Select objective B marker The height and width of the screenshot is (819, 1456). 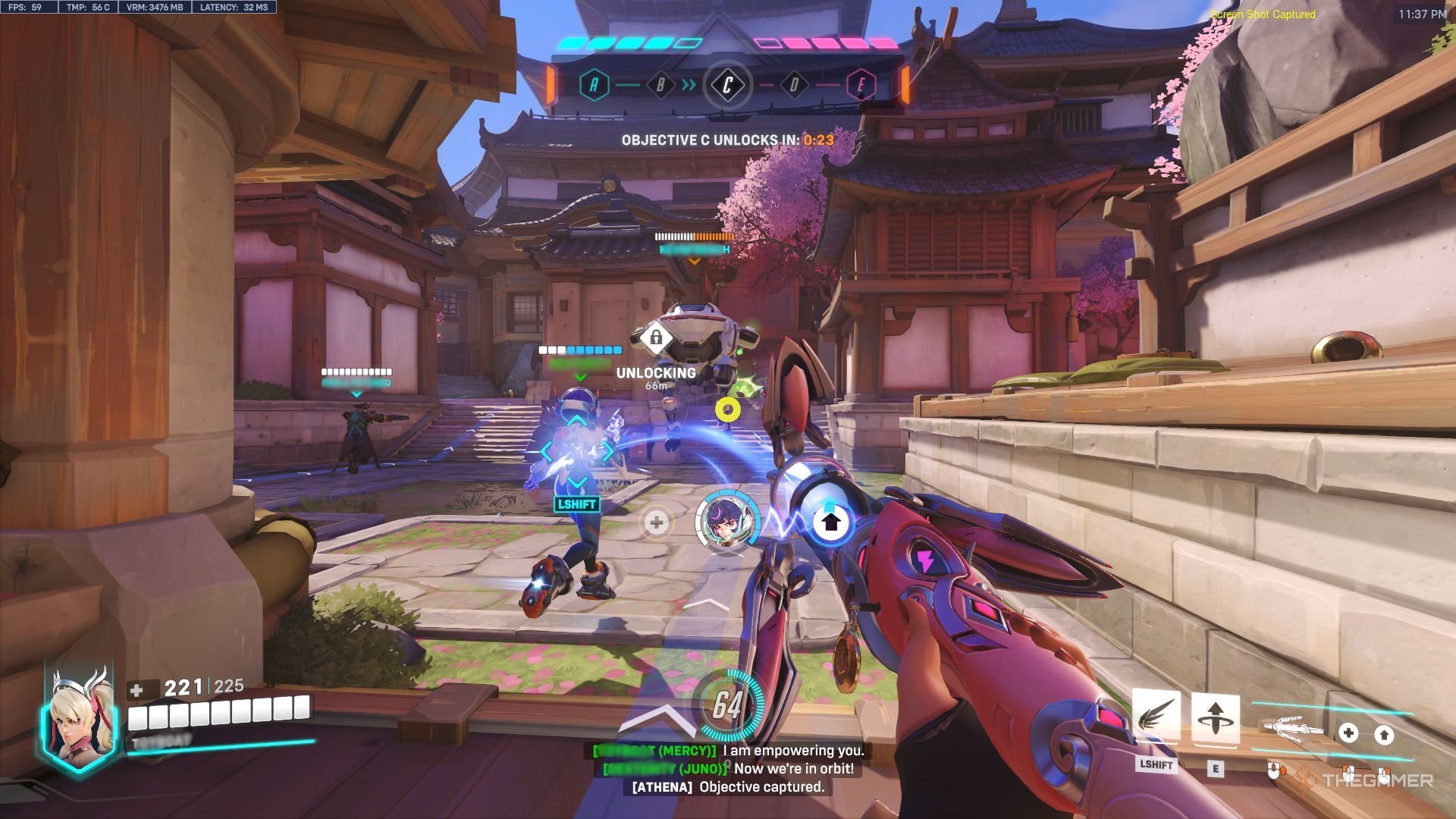coord(660,85)
